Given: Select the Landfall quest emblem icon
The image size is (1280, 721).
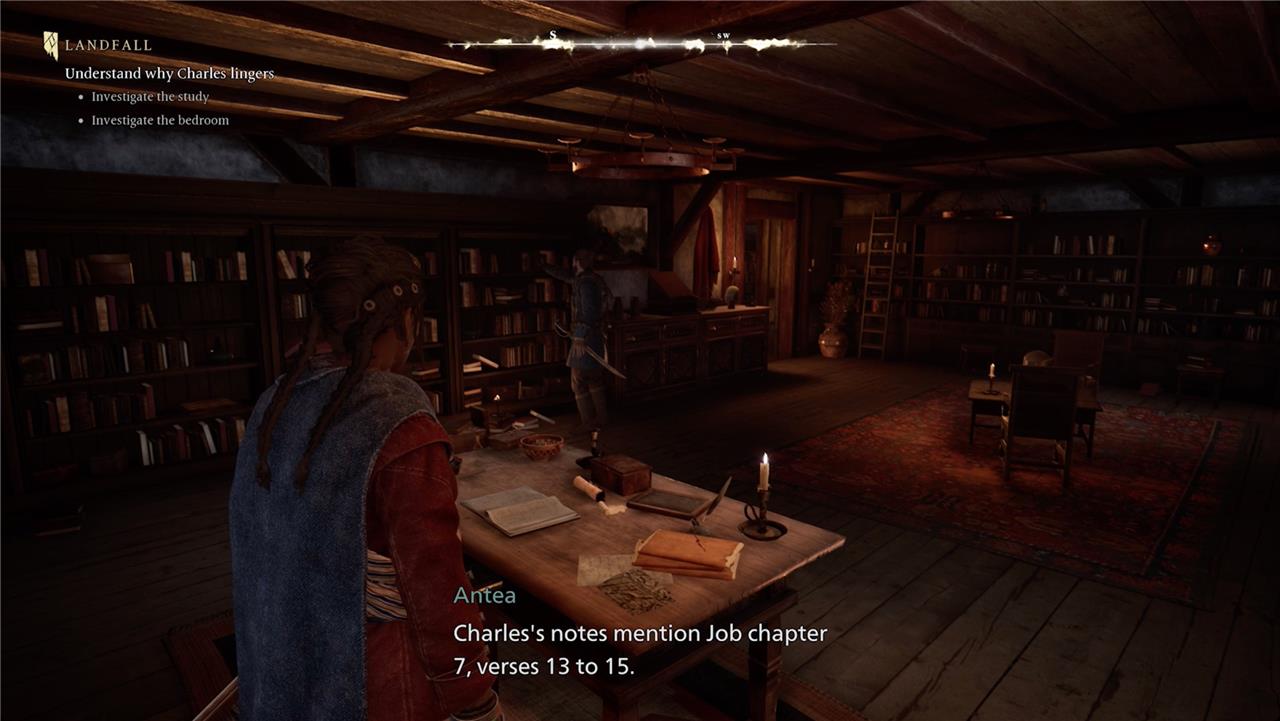Looking at the screenshot, I should (x=51, y=45).
